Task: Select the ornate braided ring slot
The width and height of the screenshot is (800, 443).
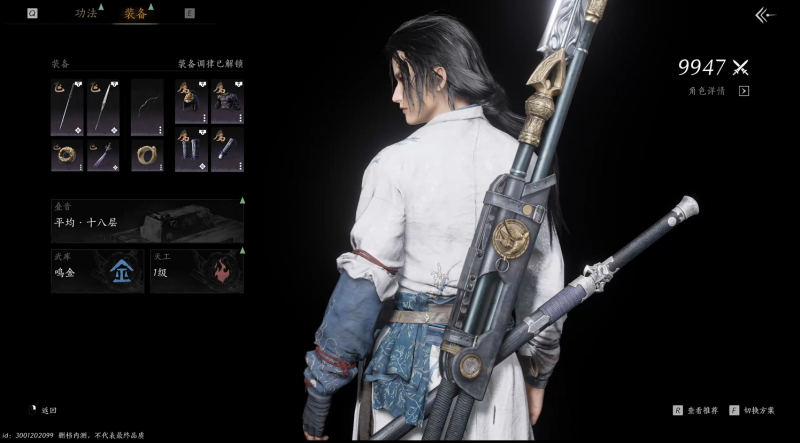Action: pyautogui.click(x=67, y=154)
